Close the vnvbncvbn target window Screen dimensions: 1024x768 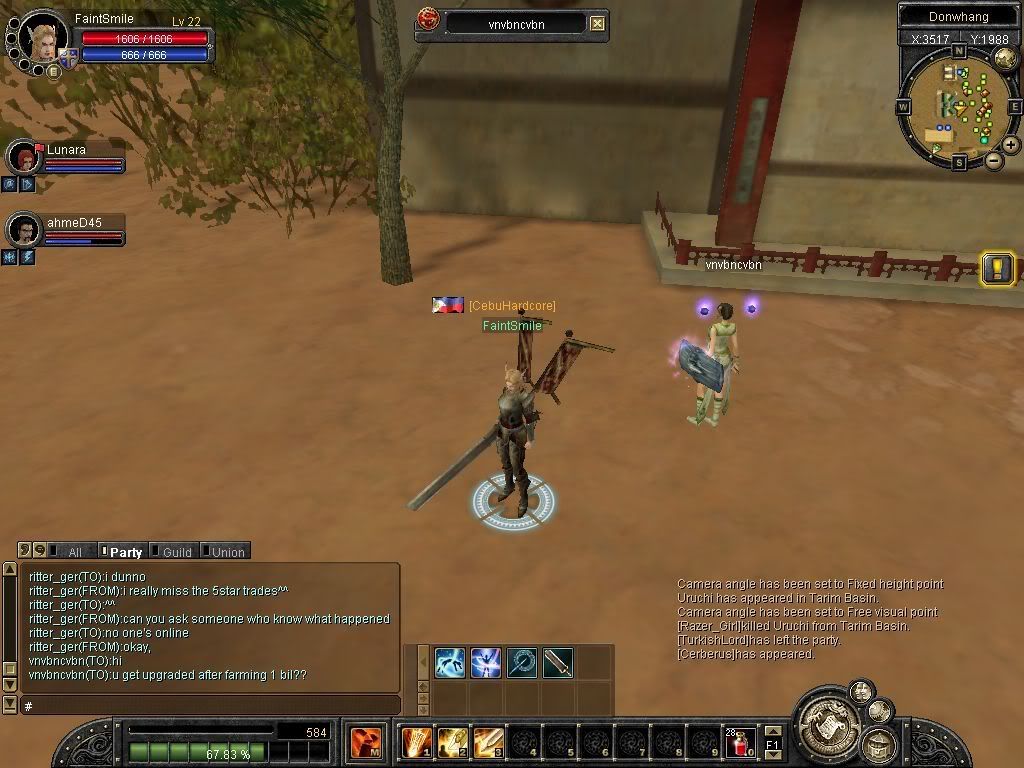[597, 23]
